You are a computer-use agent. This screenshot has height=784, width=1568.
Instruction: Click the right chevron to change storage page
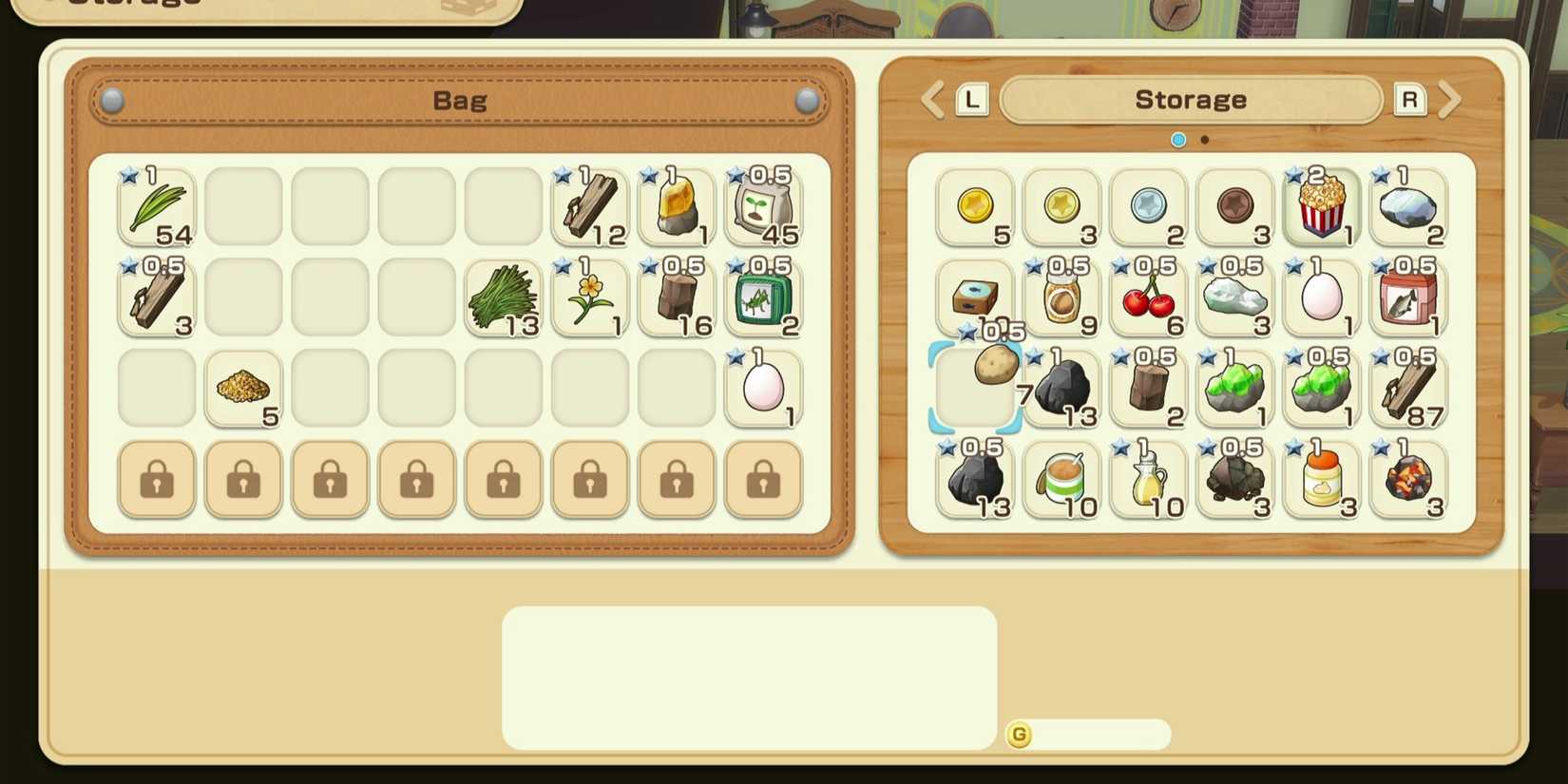click(x=1451, y=99)
